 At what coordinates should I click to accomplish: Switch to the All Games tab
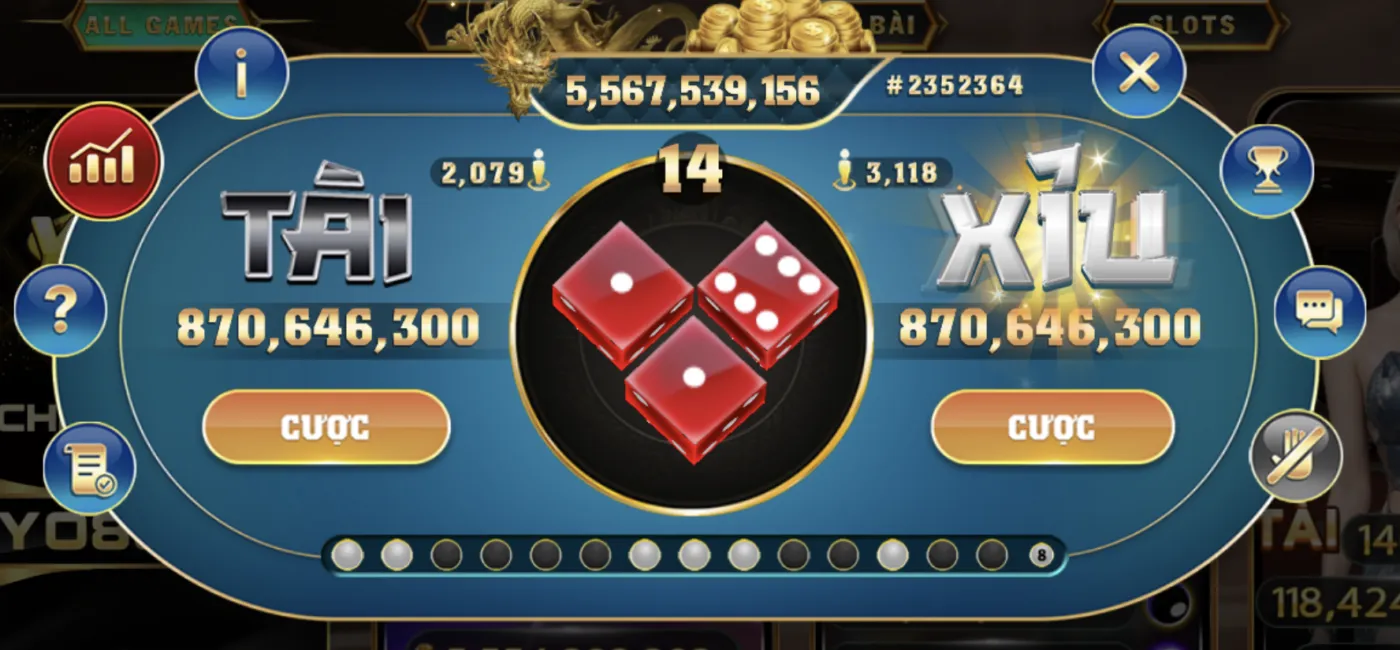click(160, 25)
